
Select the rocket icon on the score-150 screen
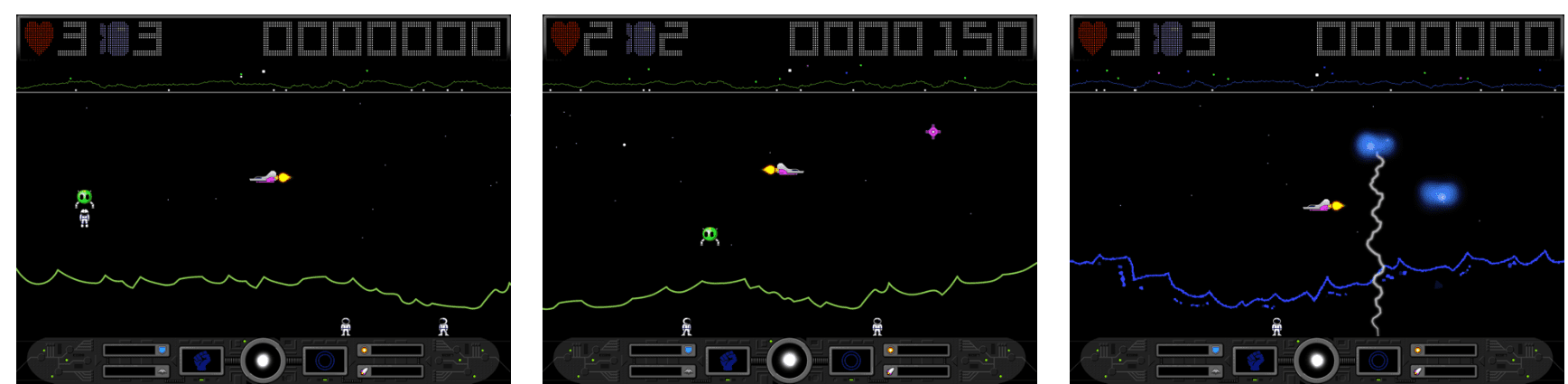click(x=890, y=371)
